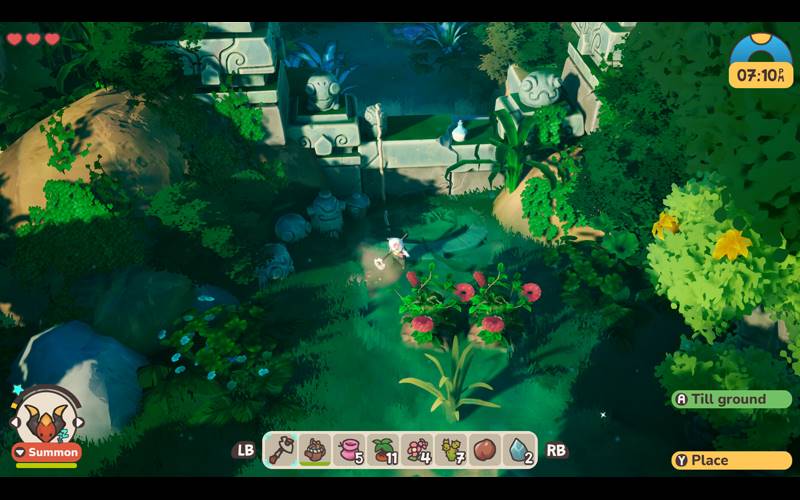
Task: Select the green sprout seedling slot
Action: [x=385, y=449]
